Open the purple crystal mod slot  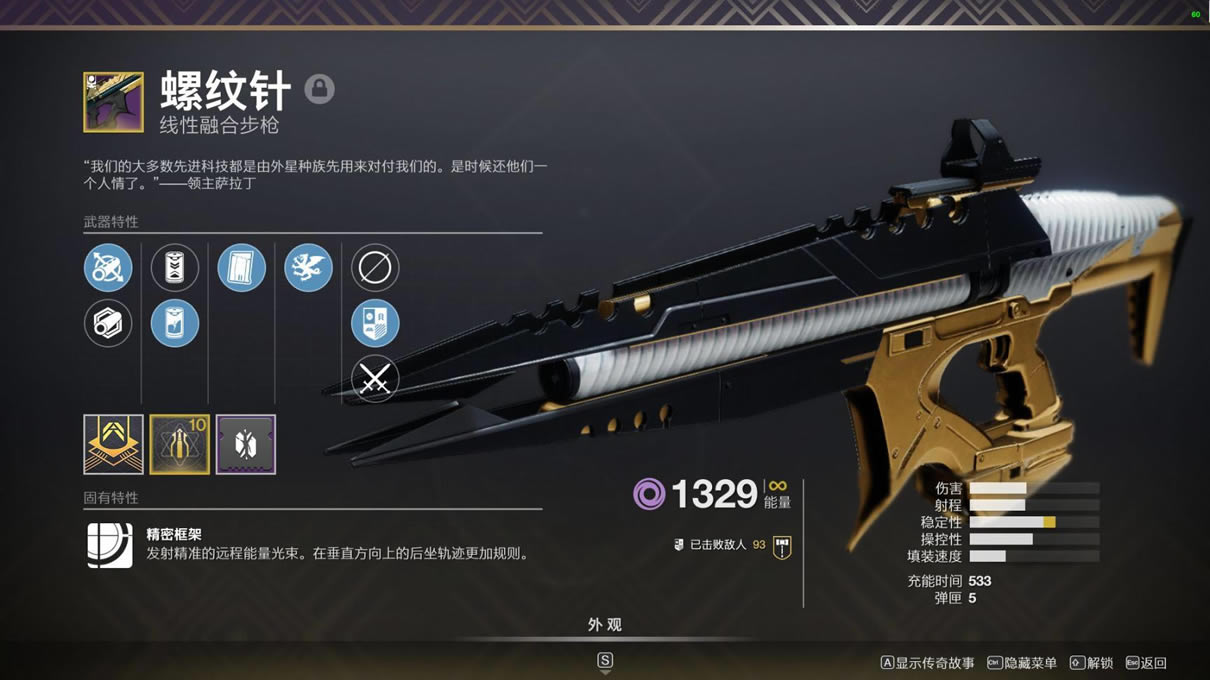[x=246, y=444]
